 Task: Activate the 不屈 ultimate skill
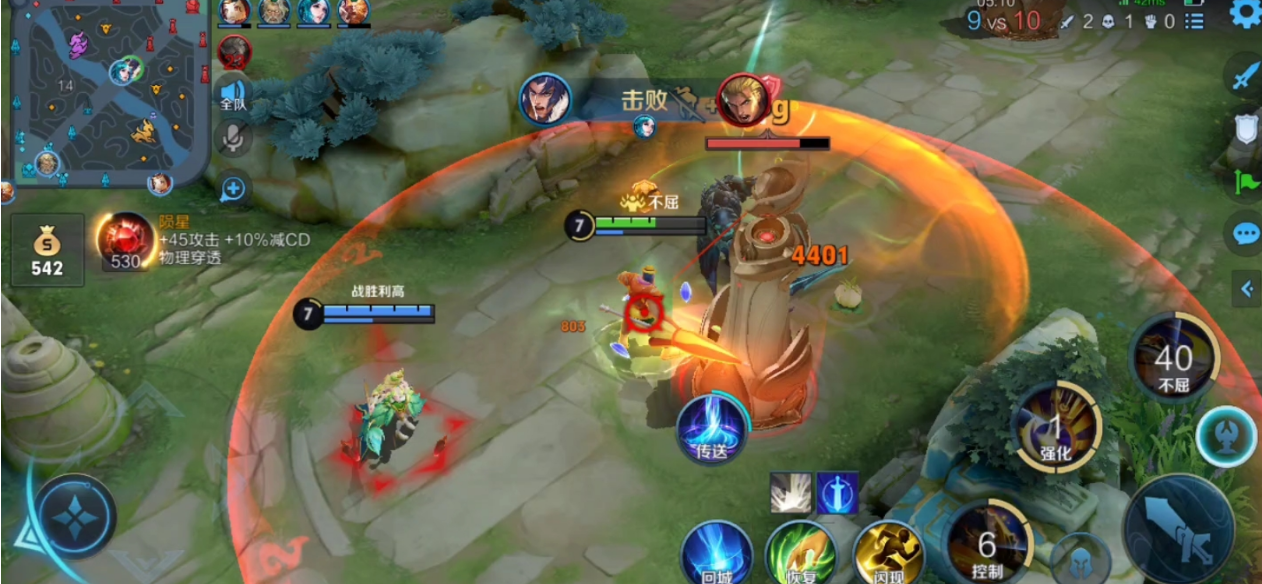point(1173,358)
